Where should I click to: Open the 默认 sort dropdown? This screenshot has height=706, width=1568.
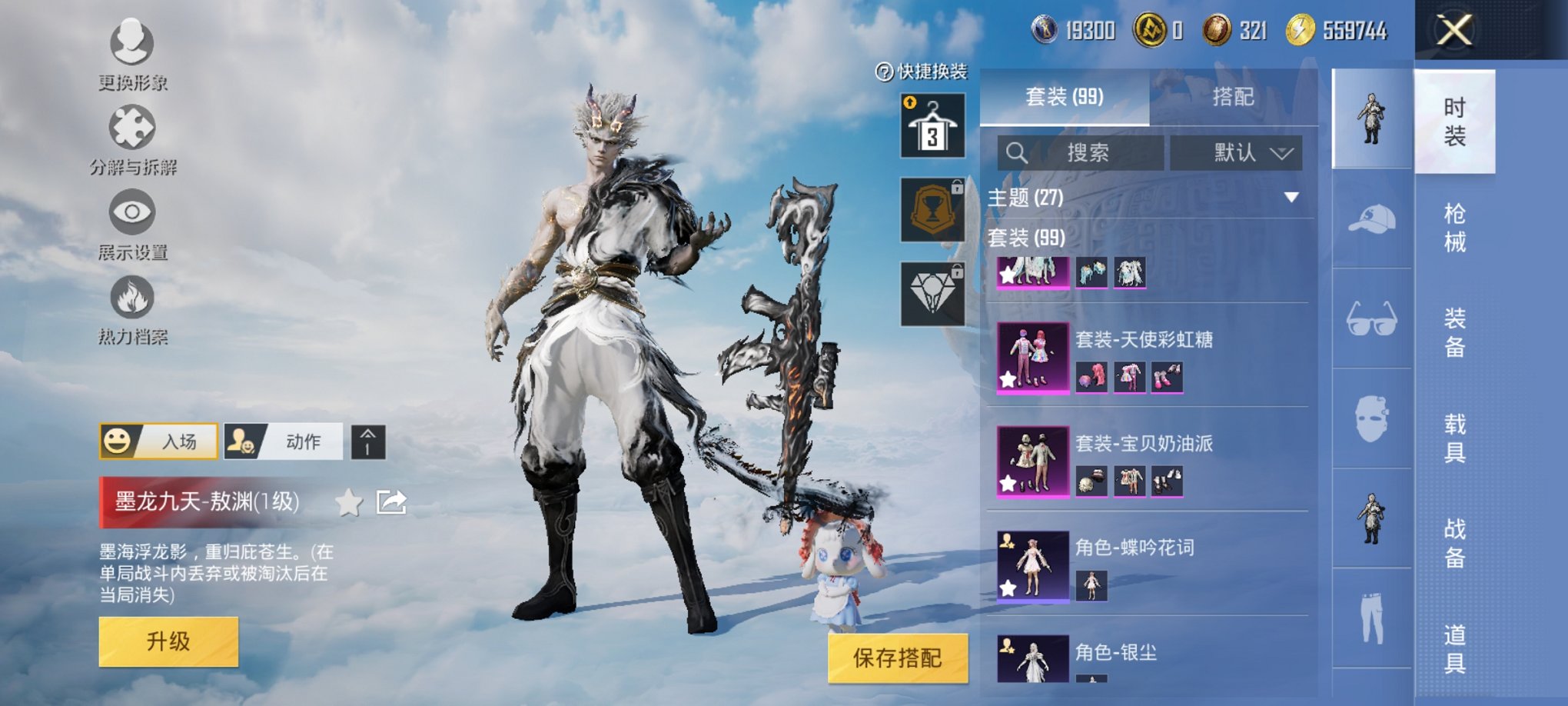(1236, 153)
